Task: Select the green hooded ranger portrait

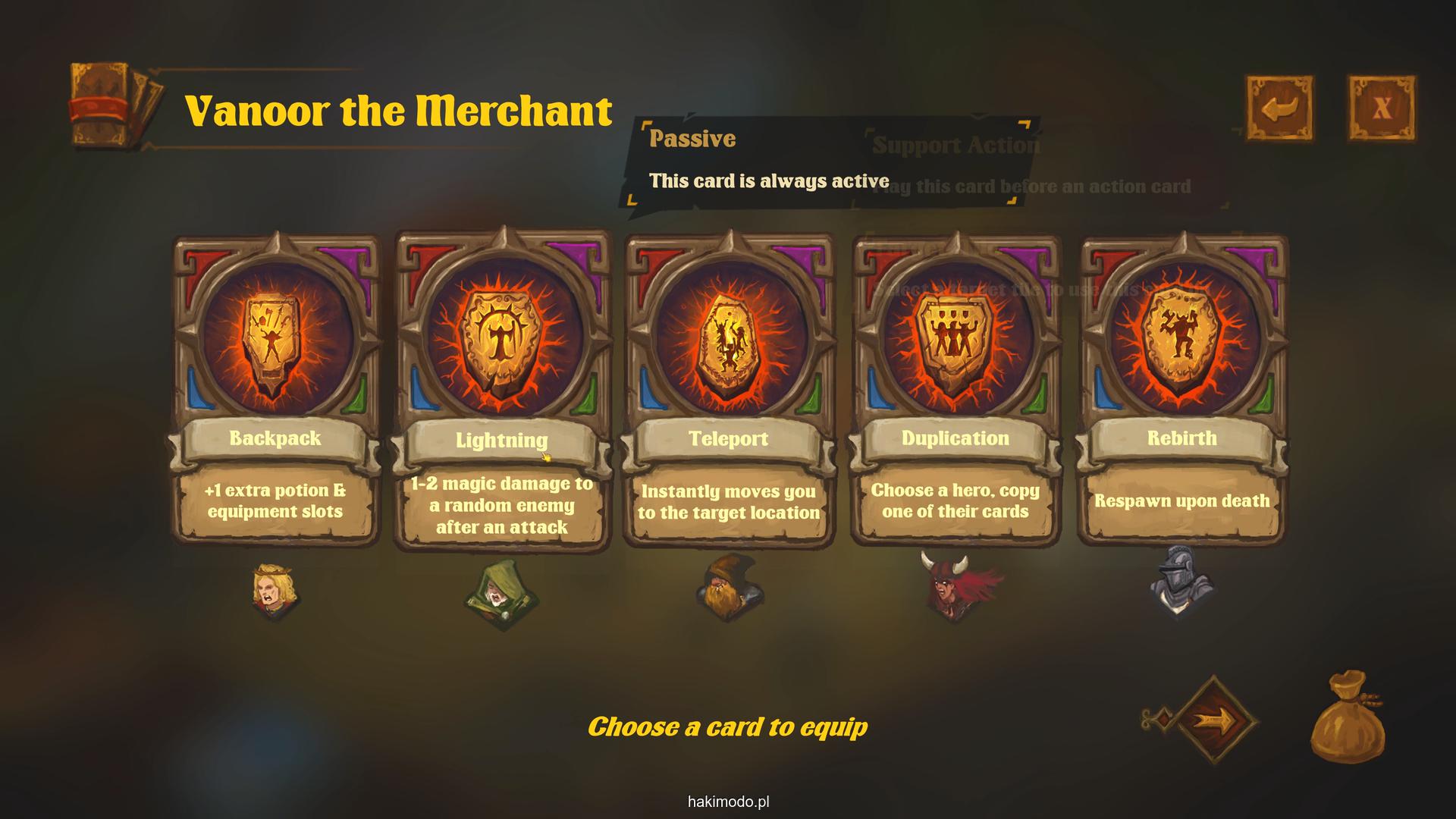Action: pos(501,595)
